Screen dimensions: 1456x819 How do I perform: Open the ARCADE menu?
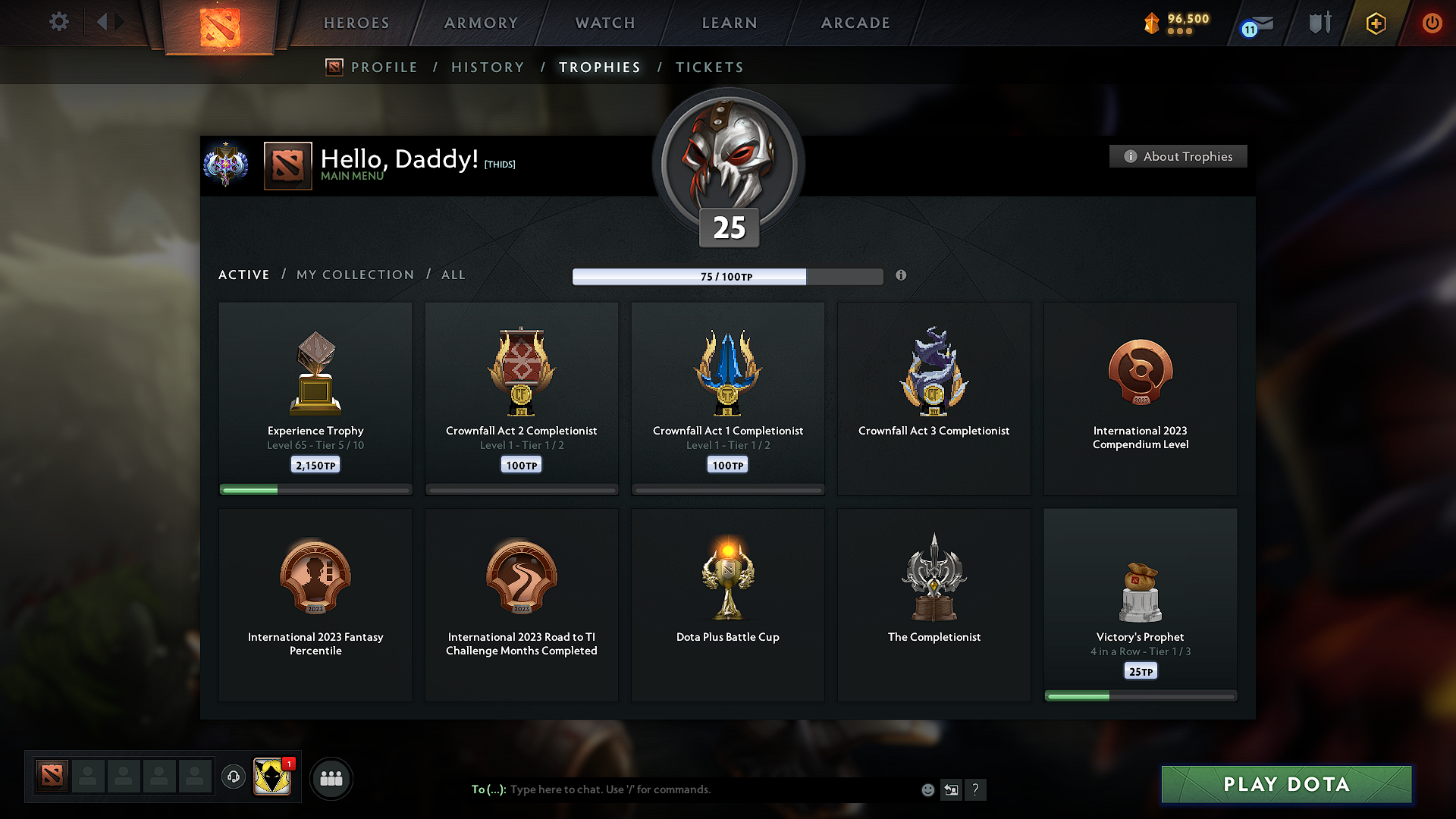click(x=855, y=23)
